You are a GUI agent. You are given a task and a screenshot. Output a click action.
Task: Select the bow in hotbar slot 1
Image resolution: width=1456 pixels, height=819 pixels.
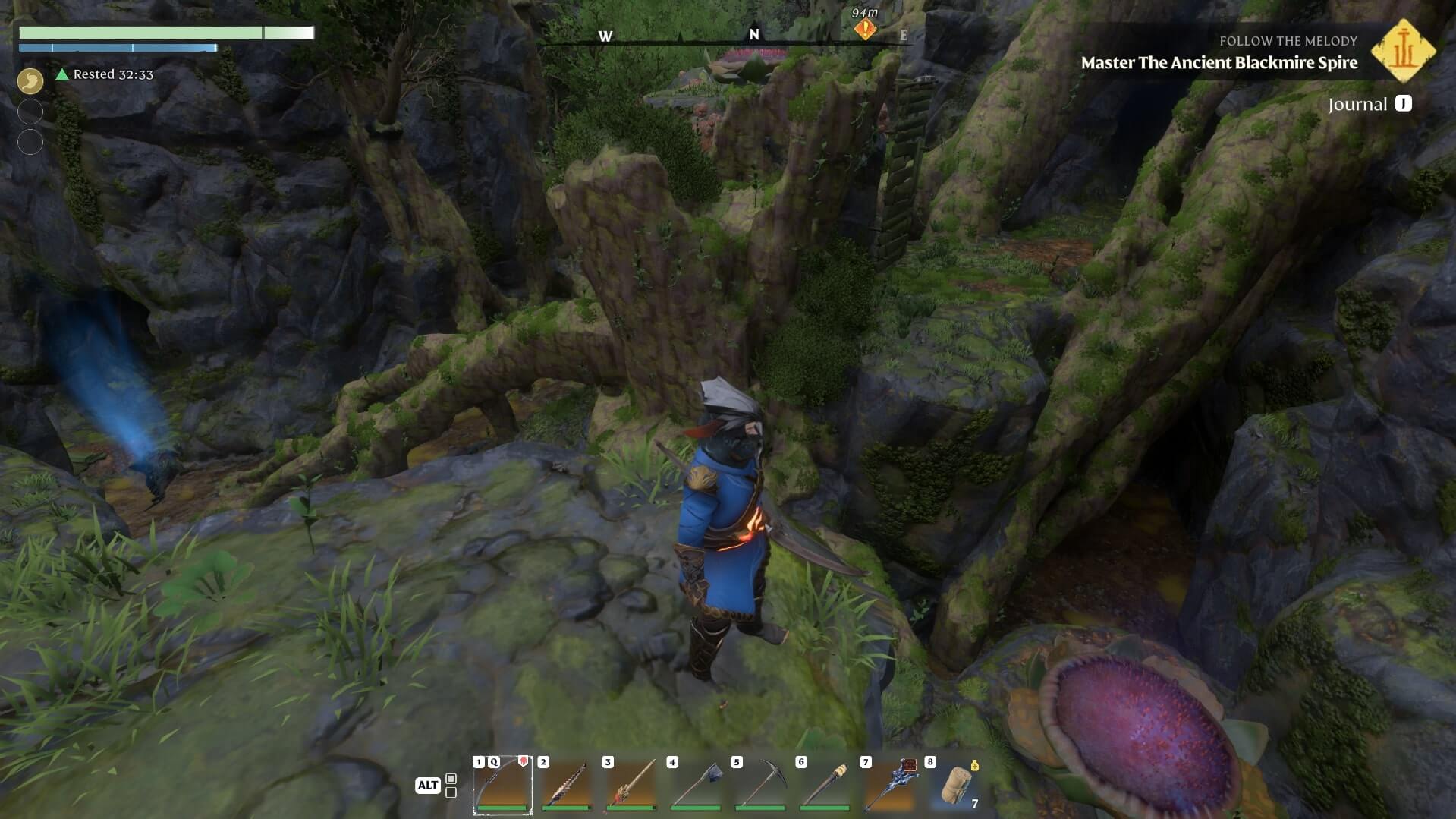pyautogui.click(x=502, y=785)
